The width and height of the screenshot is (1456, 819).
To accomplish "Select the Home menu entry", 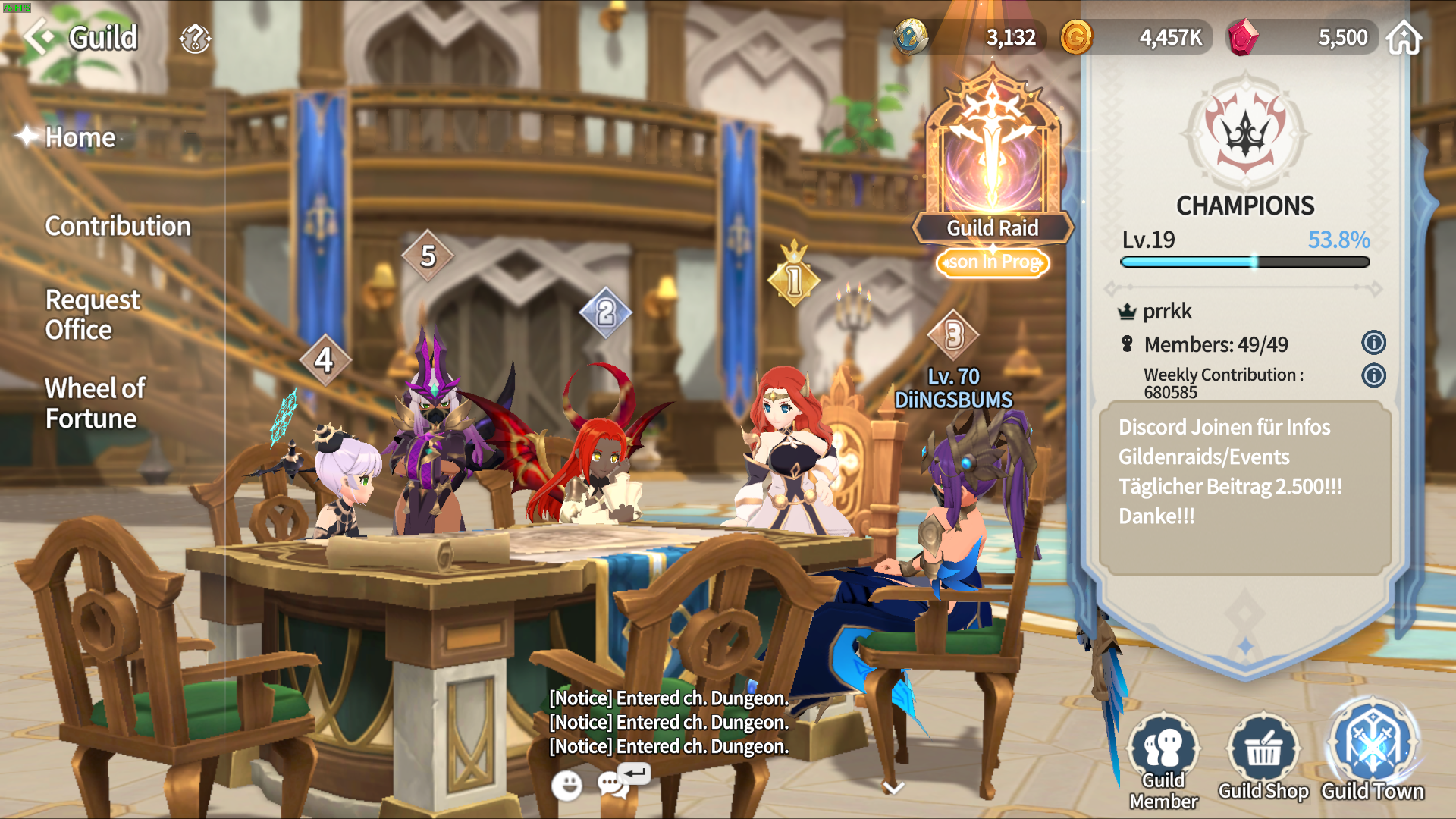I will 80,137.
